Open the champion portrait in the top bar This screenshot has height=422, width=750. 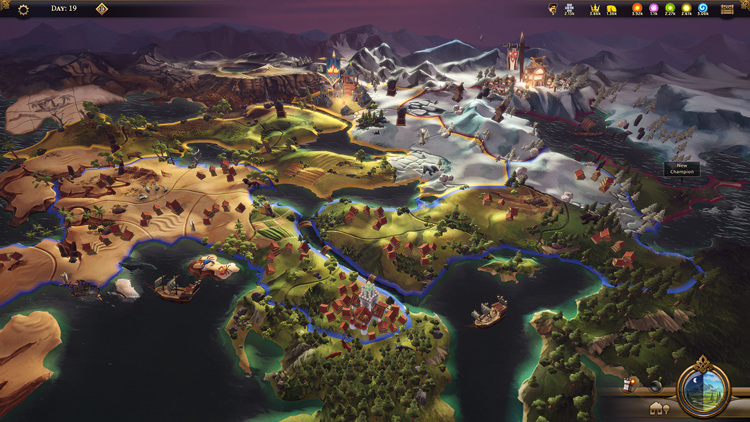552,9
